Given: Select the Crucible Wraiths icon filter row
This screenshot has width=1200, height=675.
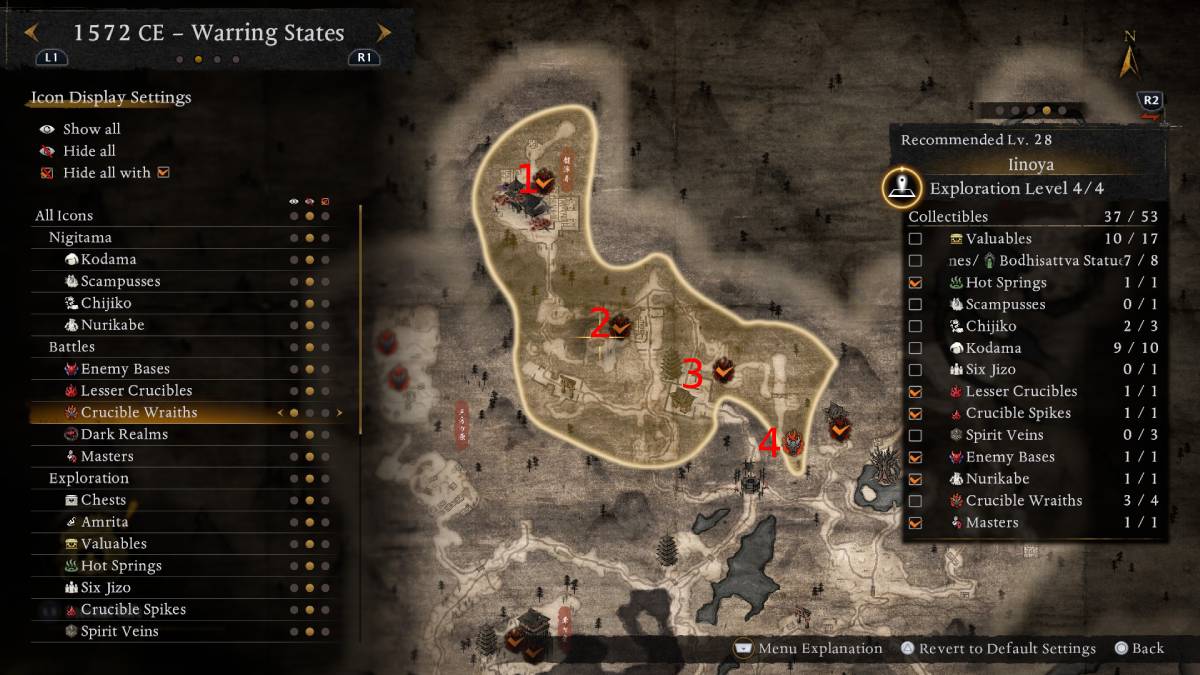Looking at the screenshot, I should pos(138,412).
